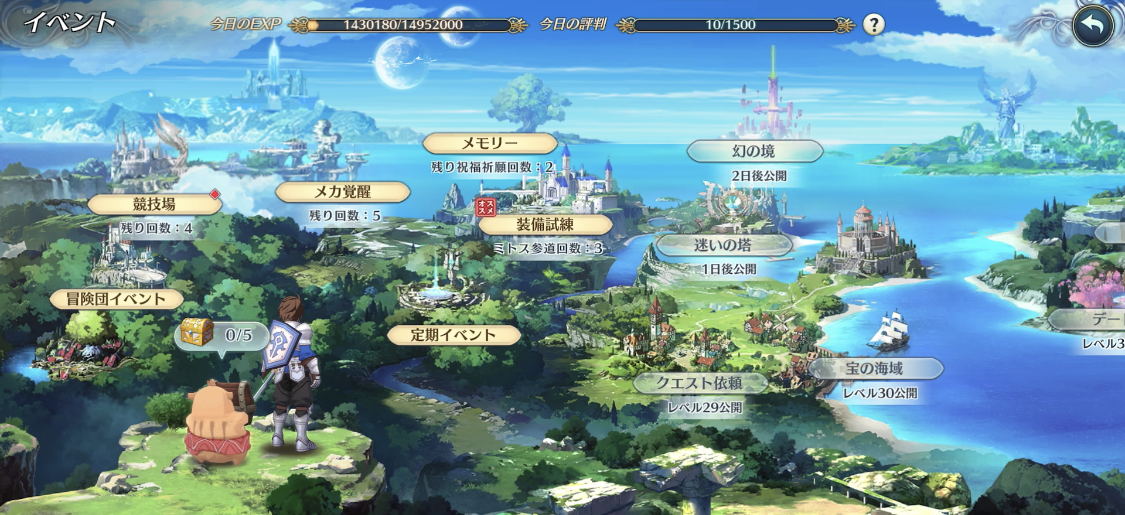Open the 定期イベント menu
The width and height of the screenshot is (1125, 515).
point(454,335)
